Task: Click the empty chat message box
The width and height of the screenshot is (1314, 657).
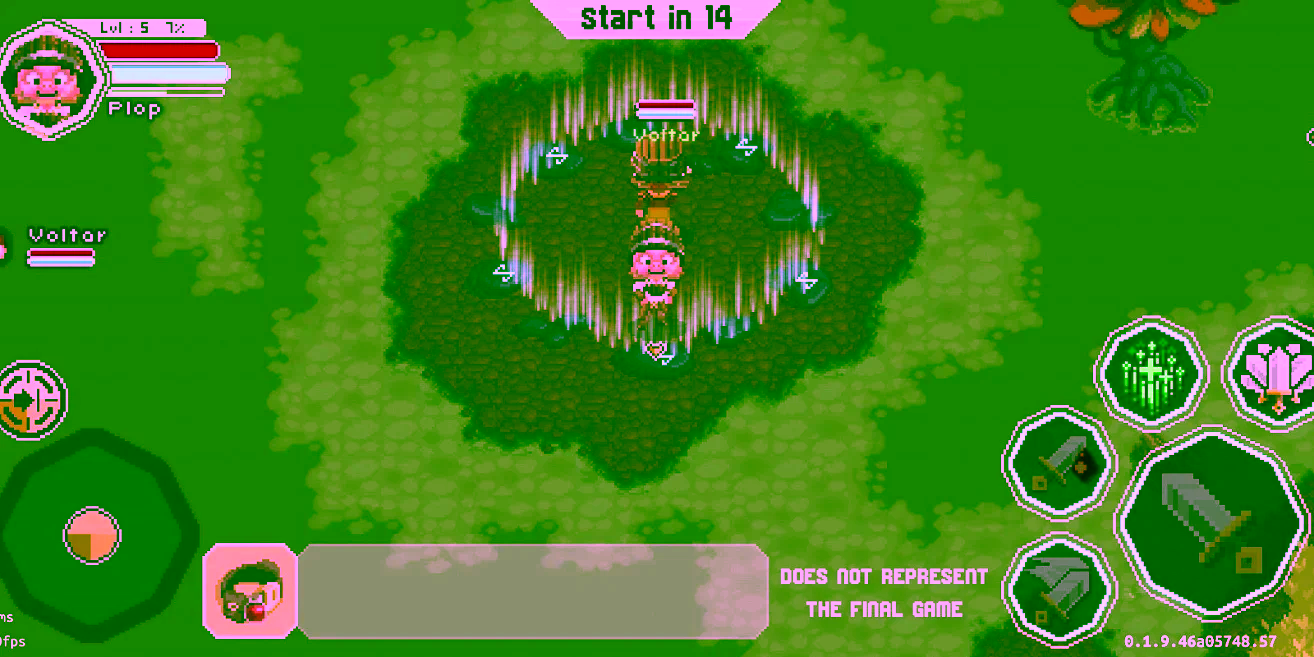Action: pyautogui.click(x=532, y=590)
